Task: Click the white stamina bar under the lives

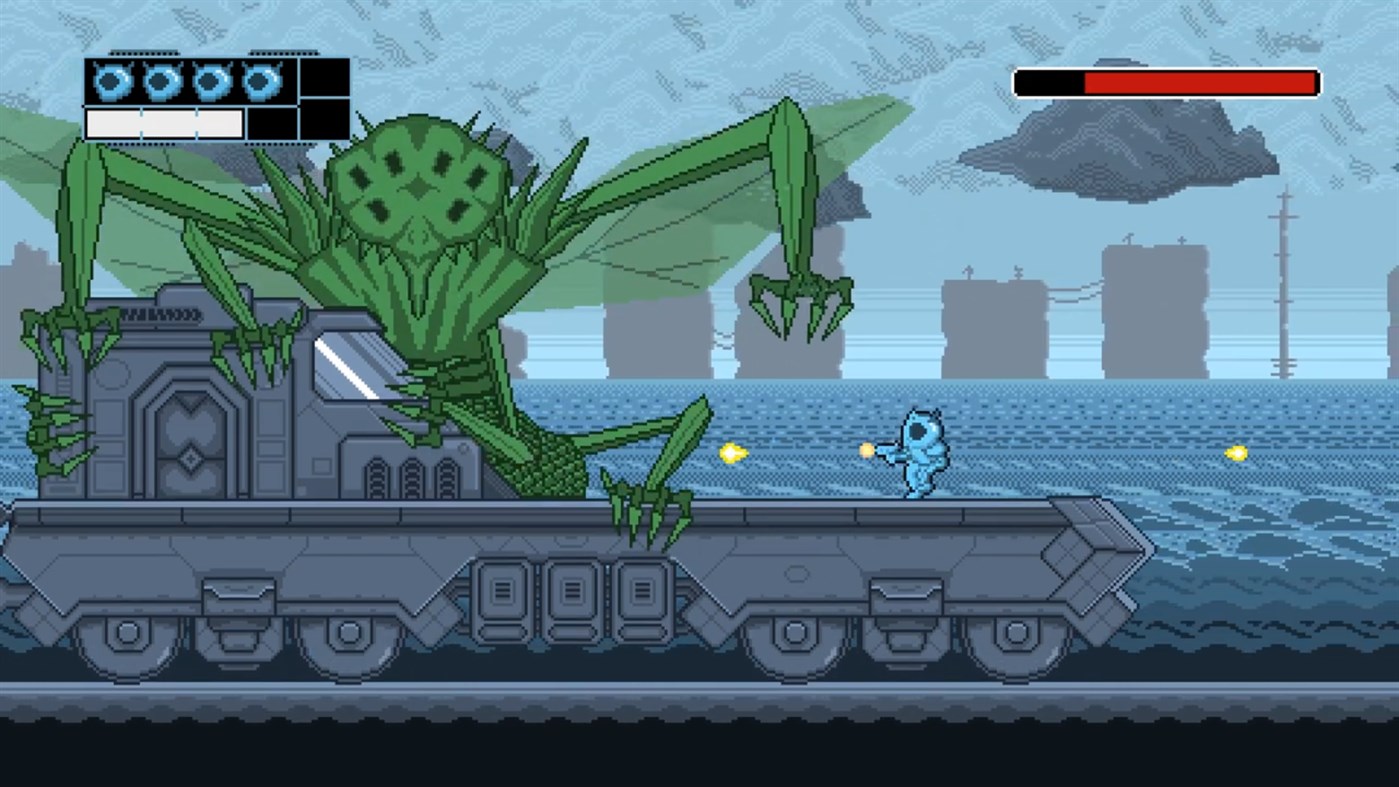Action: click(x=163, y=123)
